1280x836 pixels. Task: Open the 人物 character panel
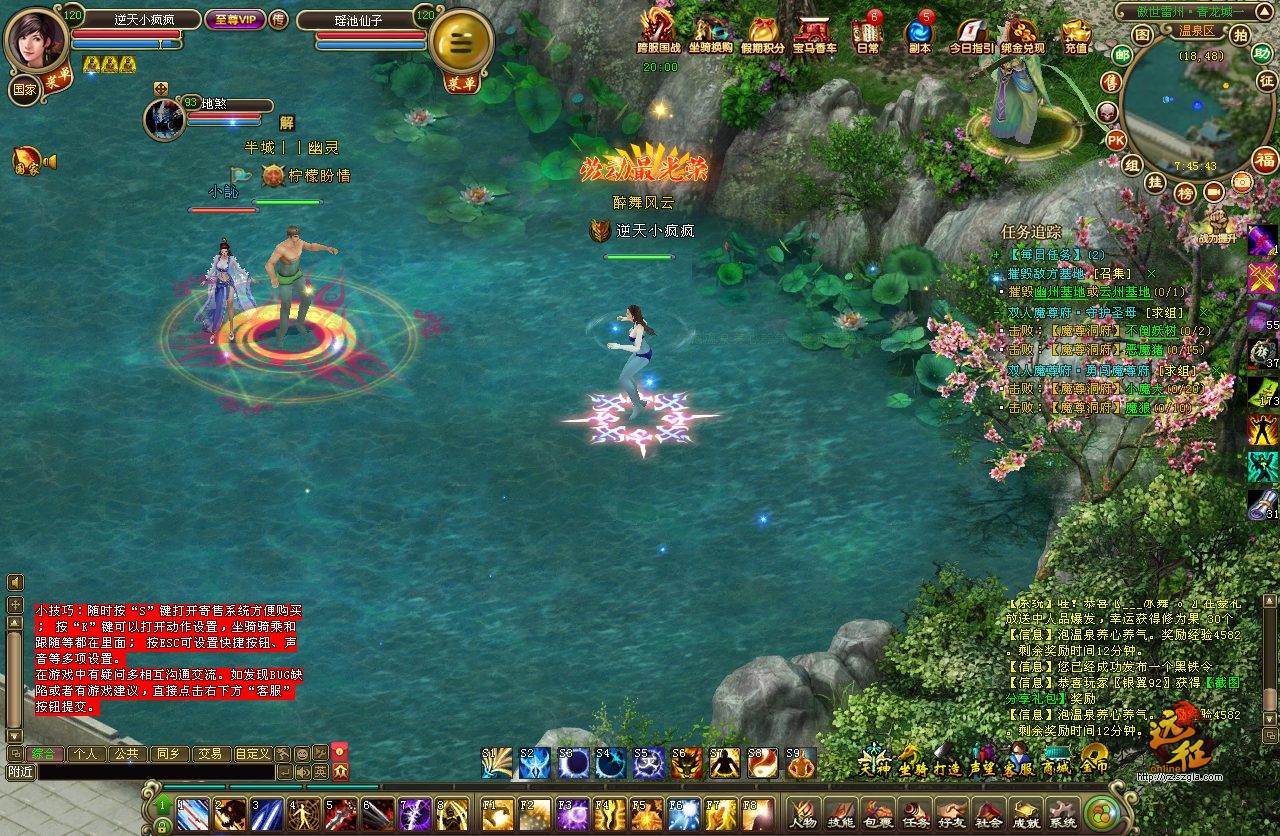point(802,814)
